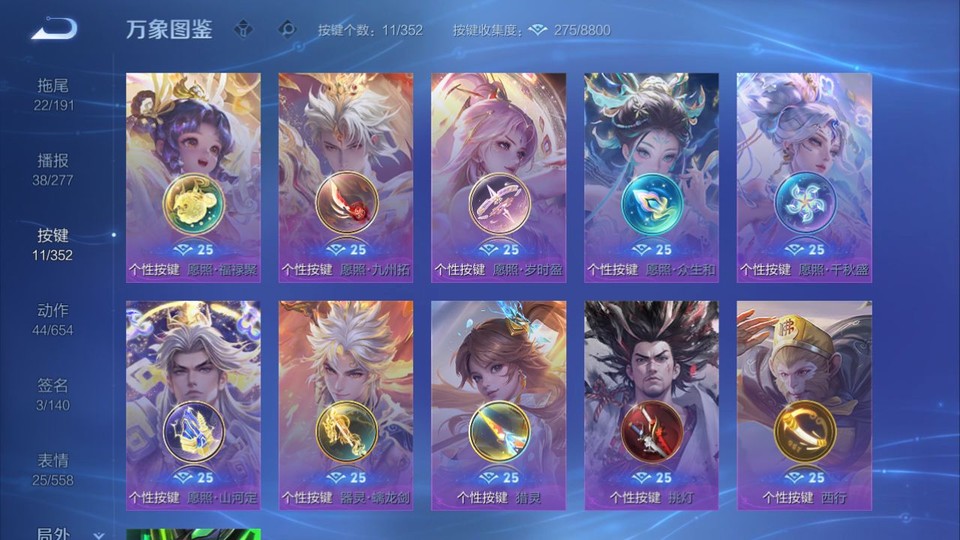Open the 猎灵 button skin card
This screenshot has width=960, height=540.
point(498,405)
